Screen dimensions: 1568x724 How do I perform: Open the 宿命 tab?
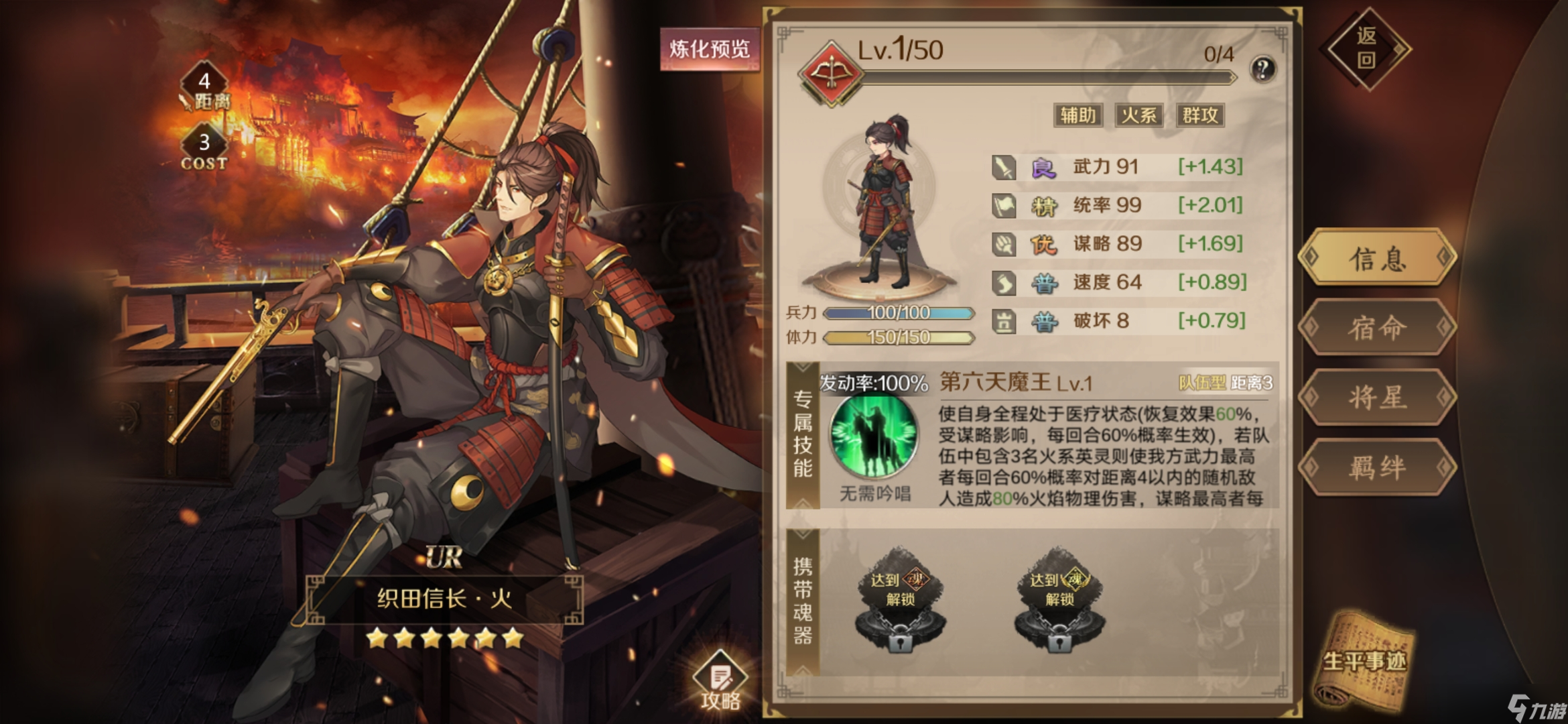coord(1377,328)
